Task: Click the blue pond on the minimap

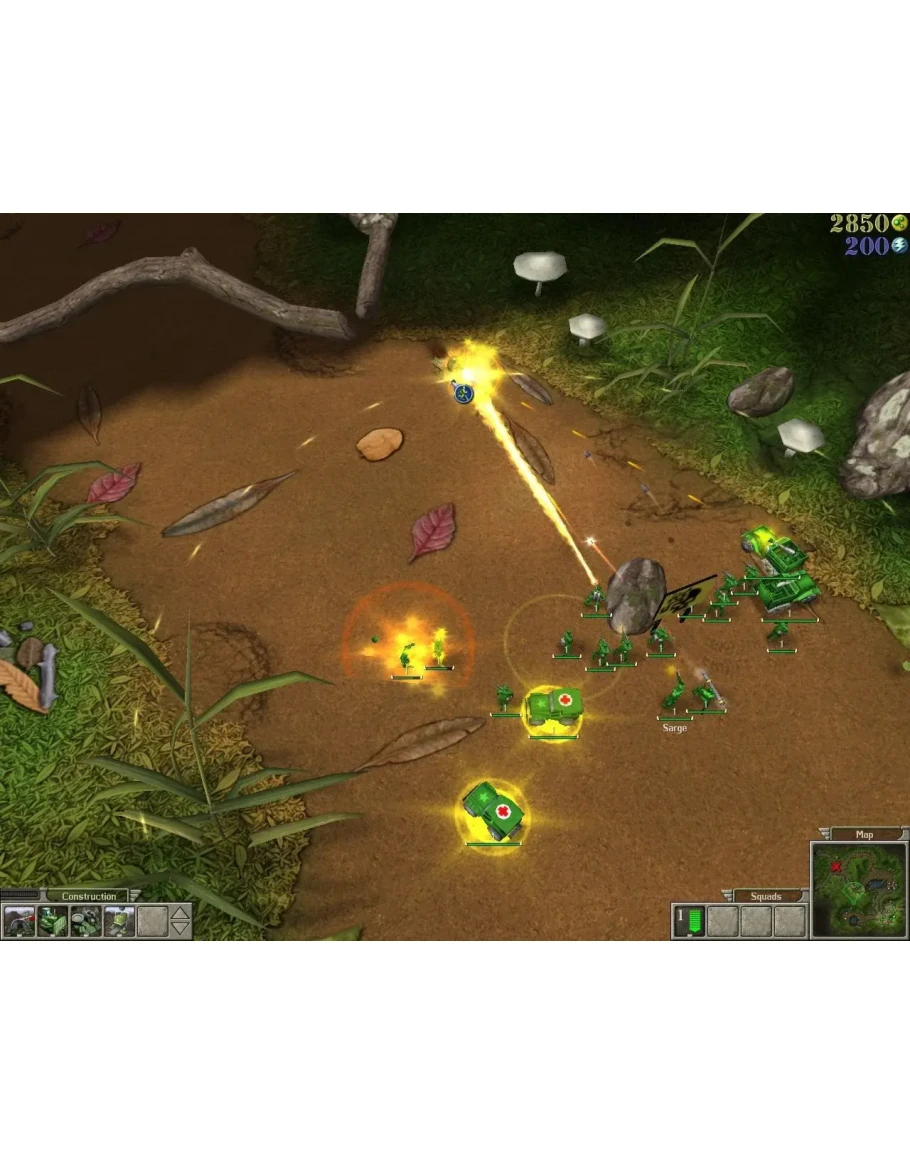Action: (877, 884)
